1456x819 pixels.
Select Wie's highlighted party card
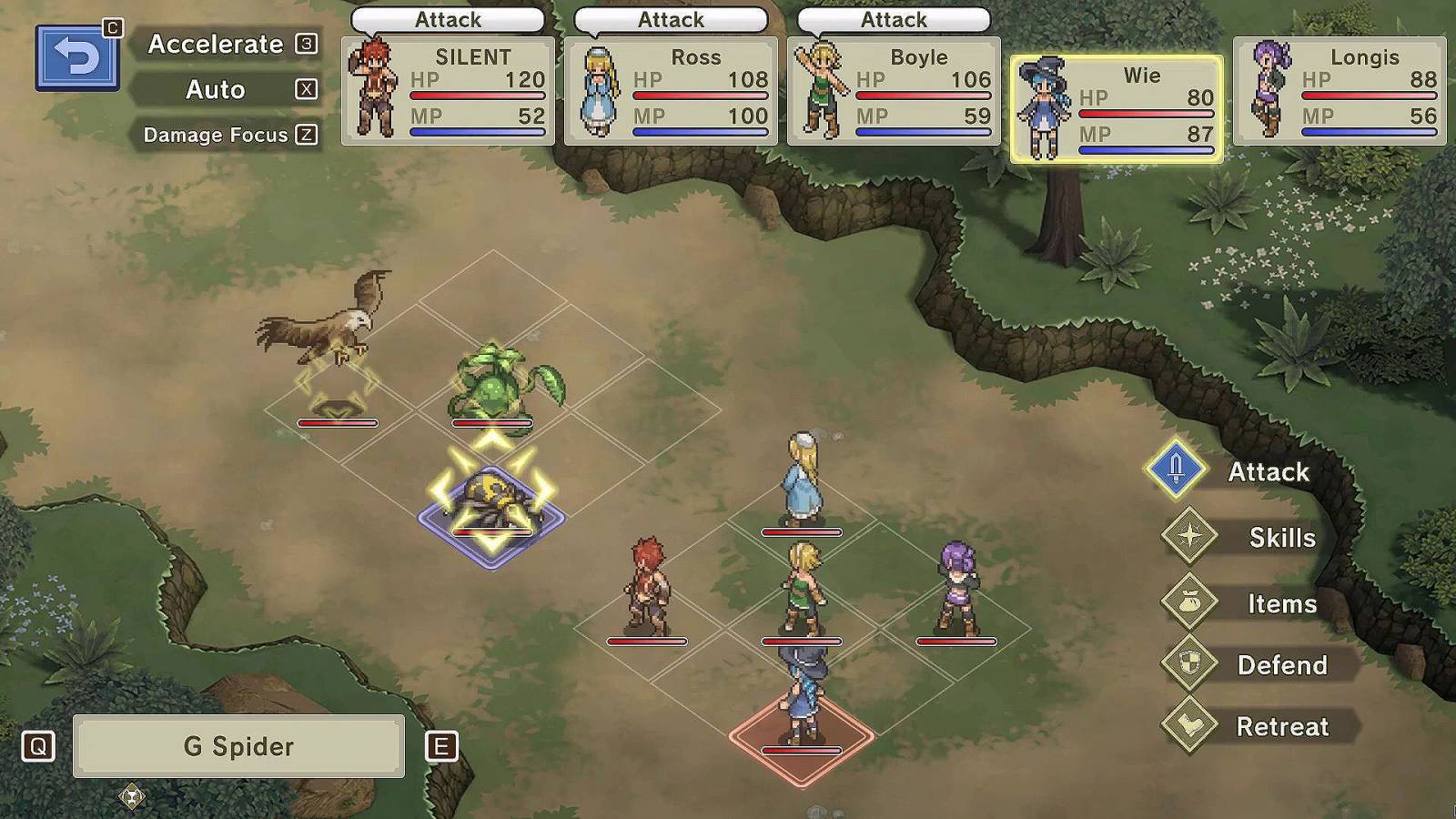tap(1117, 109)
